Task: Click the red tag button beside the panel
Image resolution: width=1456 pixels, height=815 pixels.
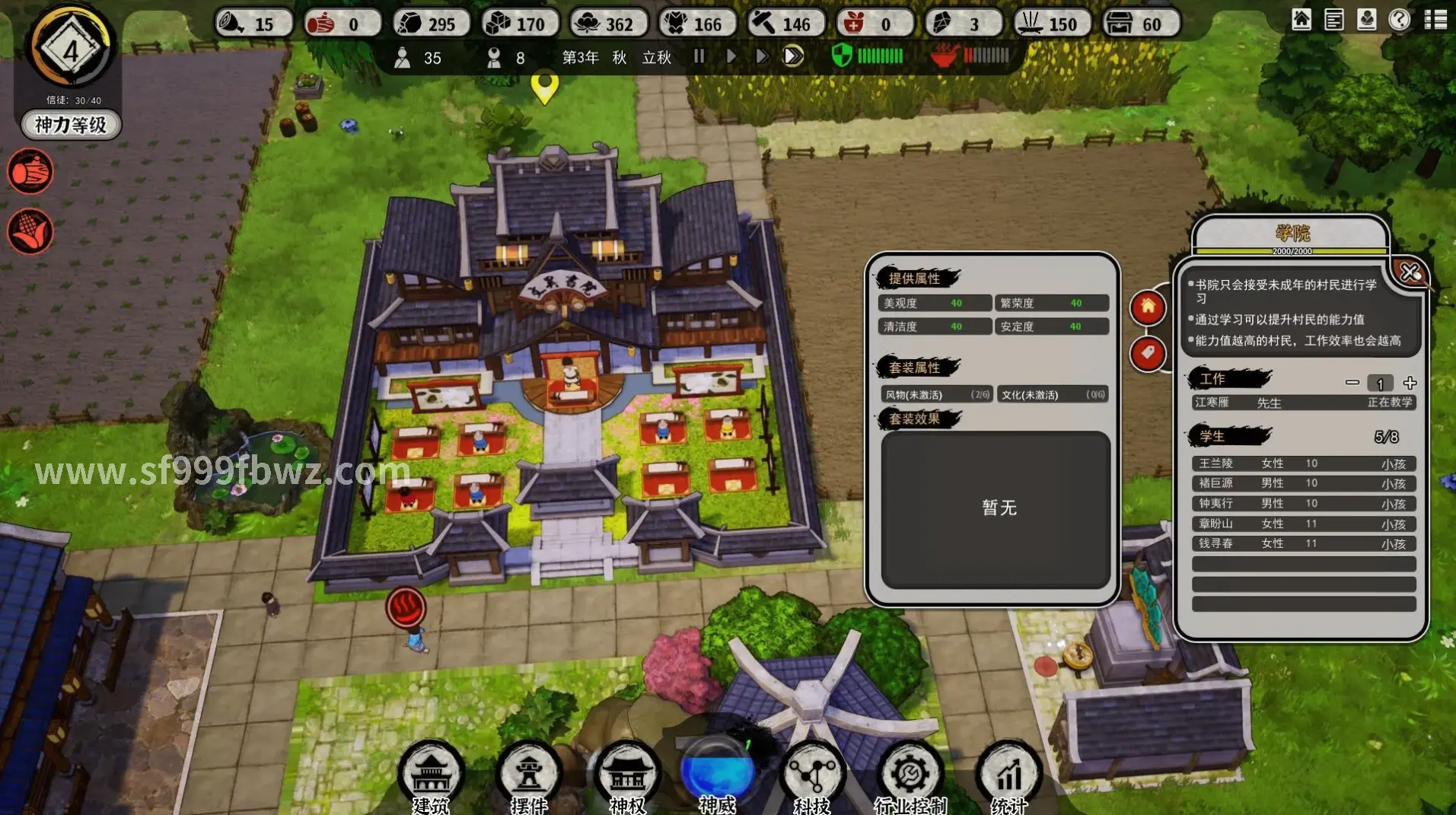Action: [x=1148, y=353]
